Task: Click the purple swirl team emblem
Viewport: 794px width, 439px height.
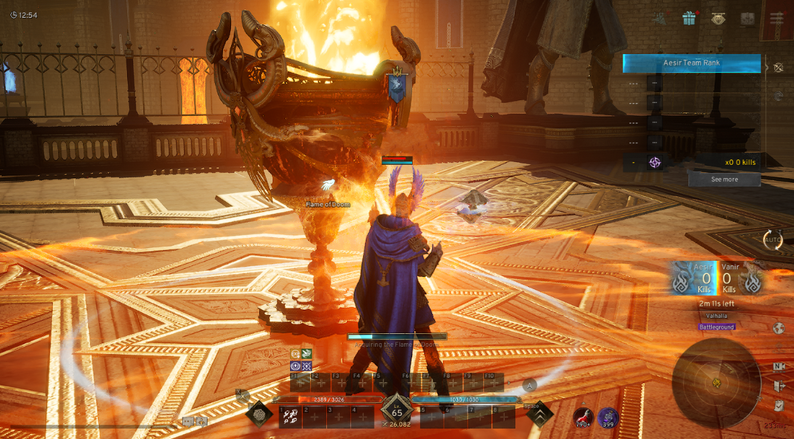Action: pos(655,162)
